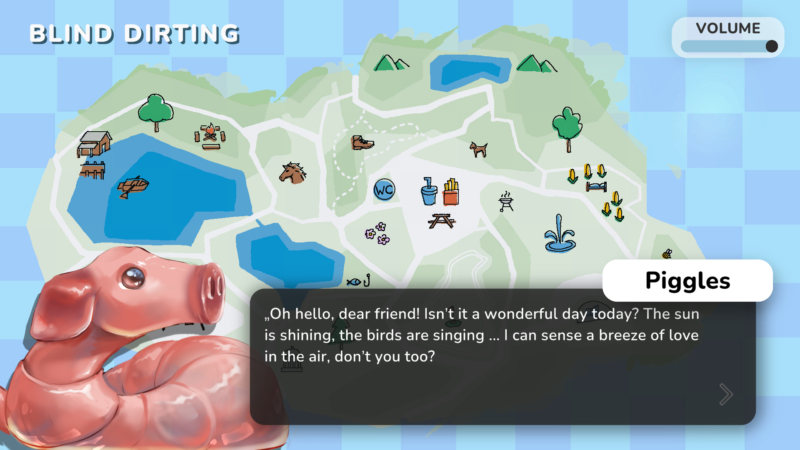
Task: Select the lakeside cabin map marker
Action: [93, 145]
